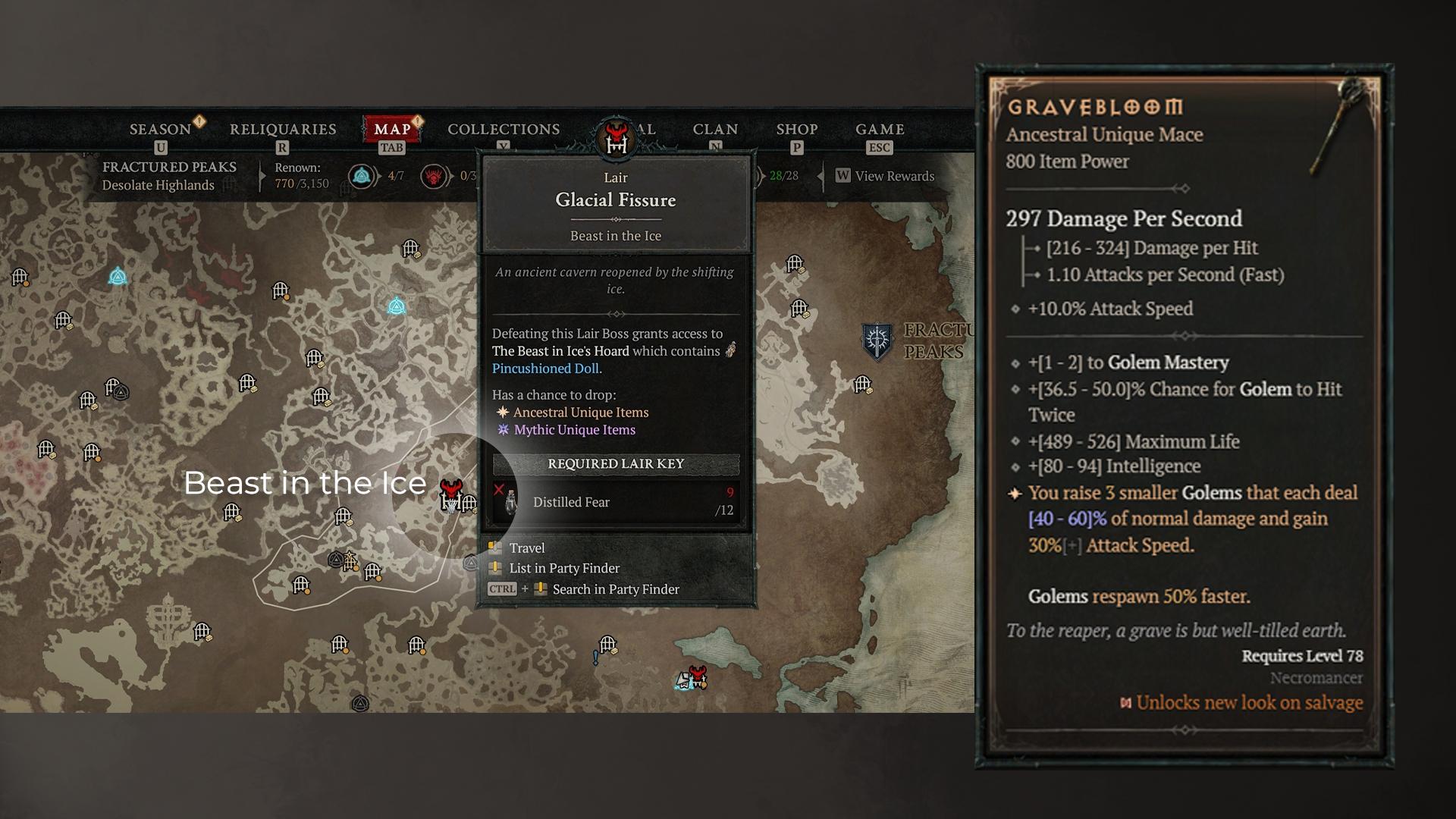The image size is (1456, 819).
Task: Select the Map tab
Action: (392, 130)
